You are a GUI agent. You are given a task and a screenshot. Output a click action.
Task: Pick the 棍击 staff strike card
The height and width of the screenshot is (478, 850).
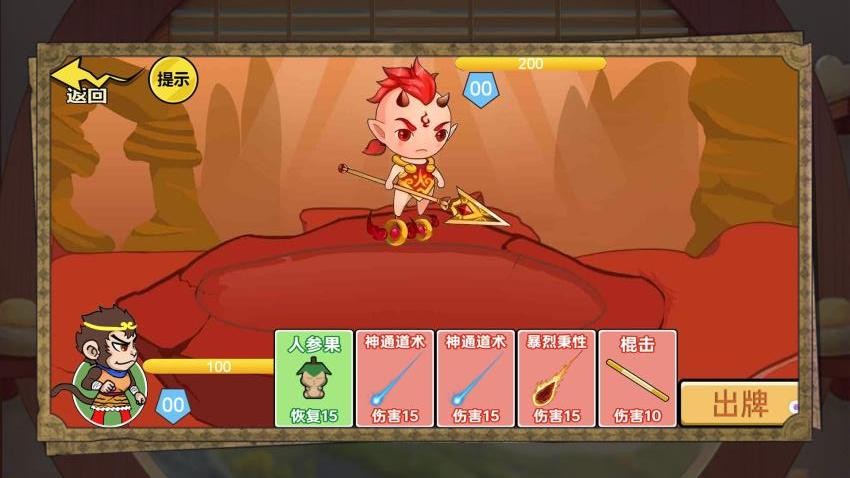[x=638, y=379]
